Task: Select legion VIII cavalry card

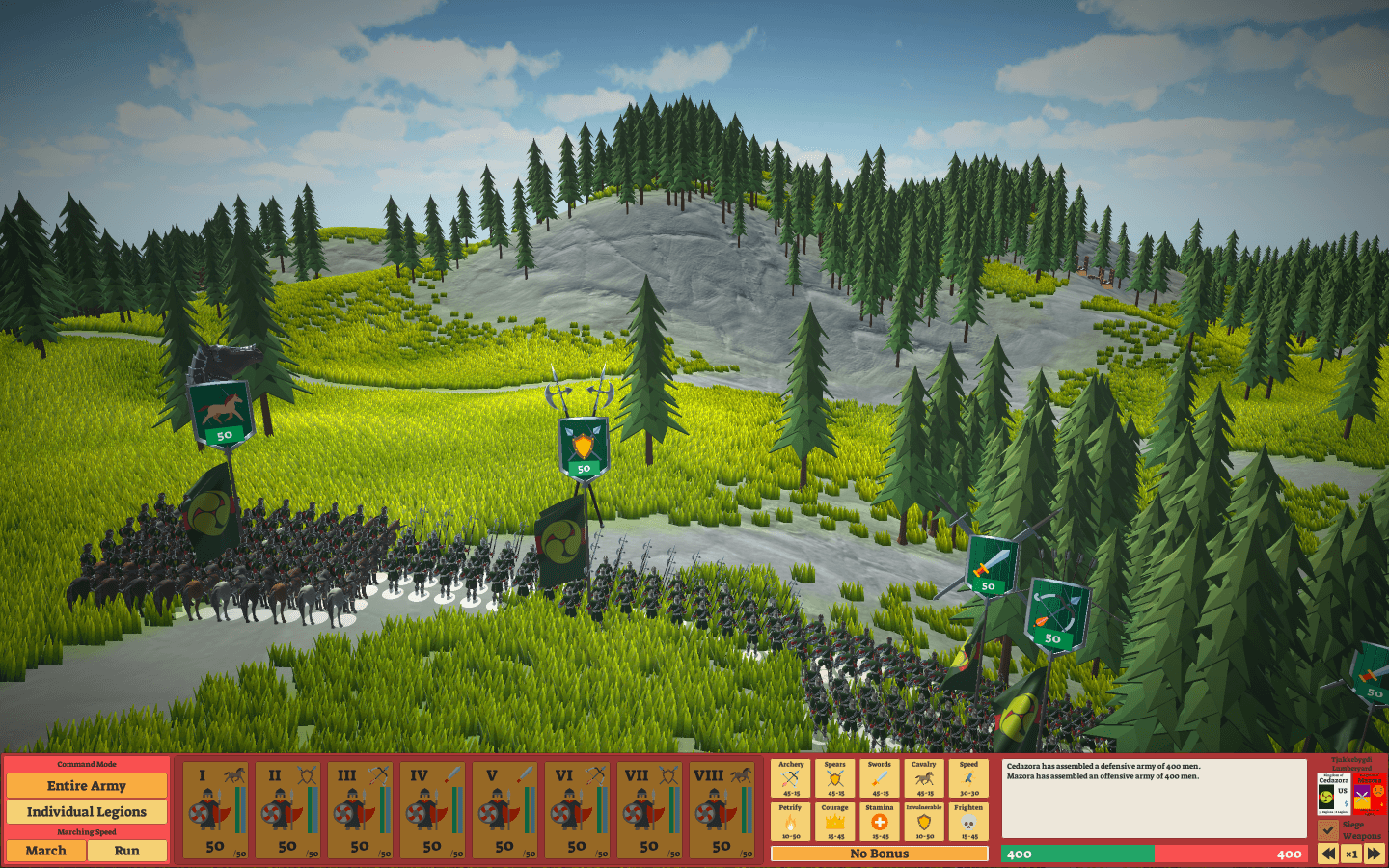Action: [722, 809]
